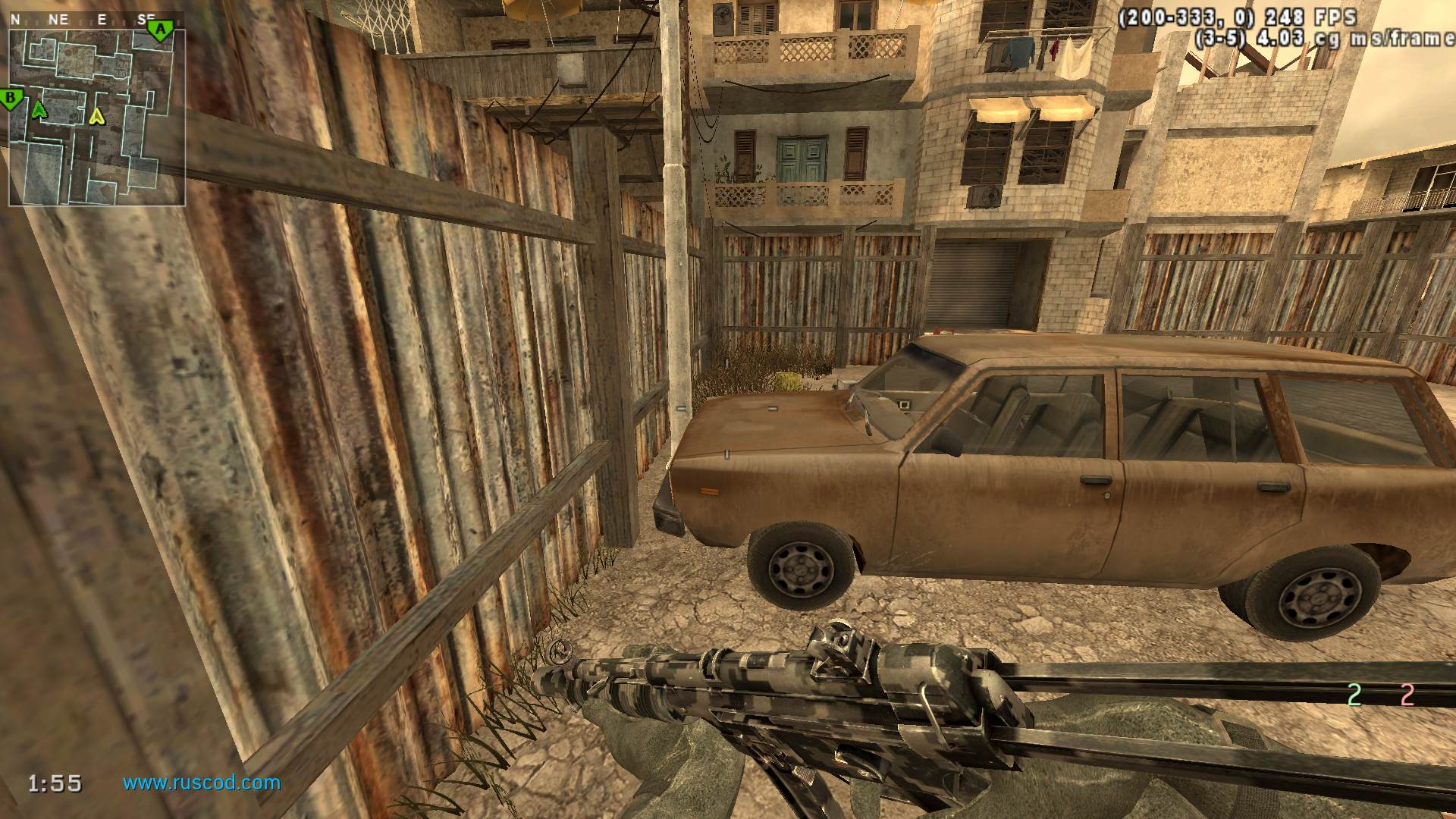Viewport: 1456px width, 819px height.
Task: Click the green teammate arrow on minimap
Action: (39, 111)
